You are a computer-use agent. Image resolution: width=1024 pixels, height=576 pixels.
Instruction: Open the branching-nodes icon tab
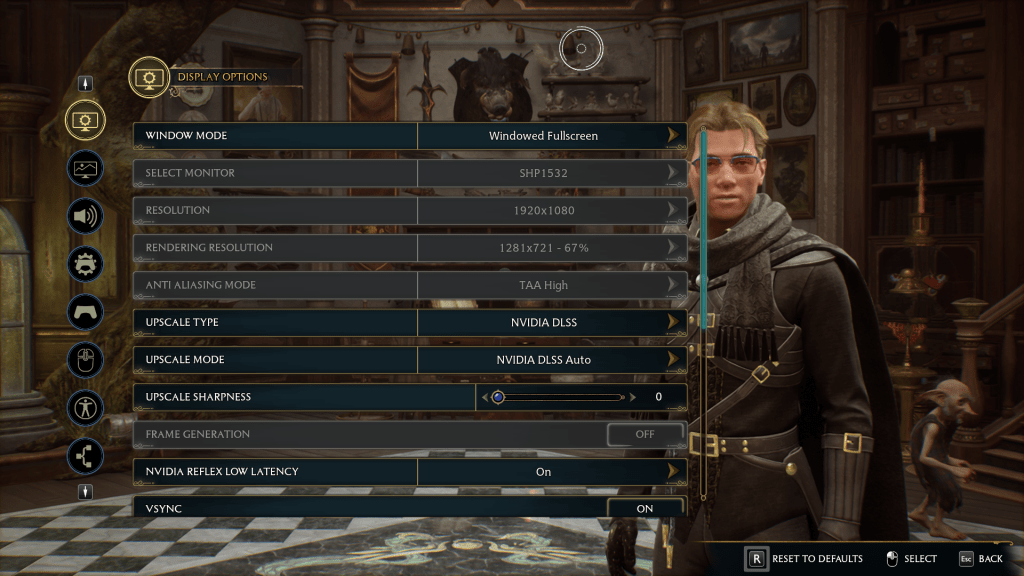(85, 456)
